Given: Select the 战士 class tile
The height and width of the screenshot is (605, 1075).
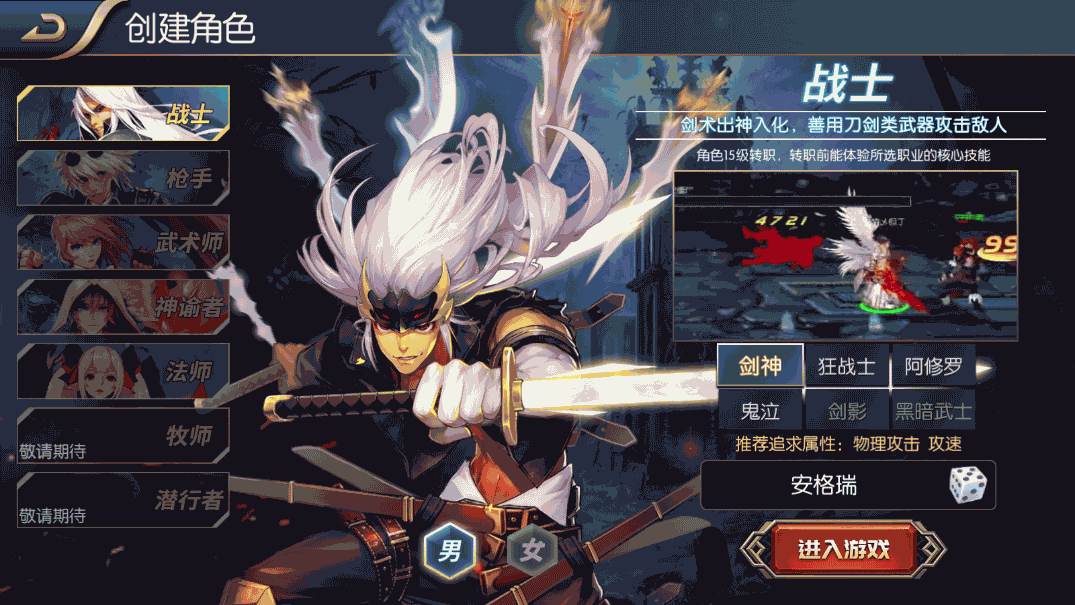Looking at the screenshot, I should click(123, 113).
